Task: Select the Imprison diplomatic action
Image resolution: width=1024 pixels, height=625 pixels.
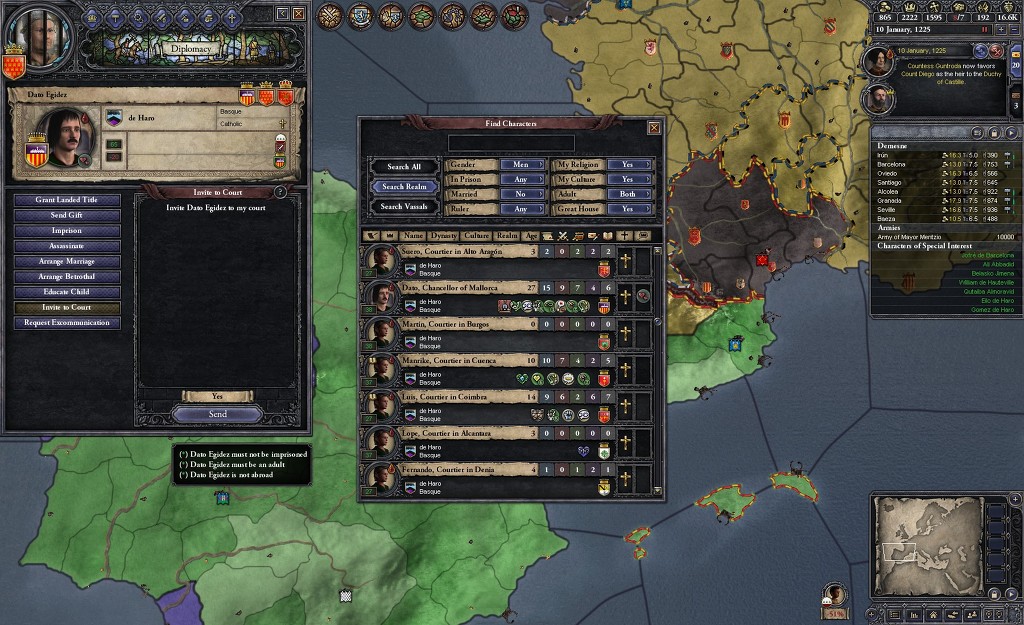Action: pos(67,231)
